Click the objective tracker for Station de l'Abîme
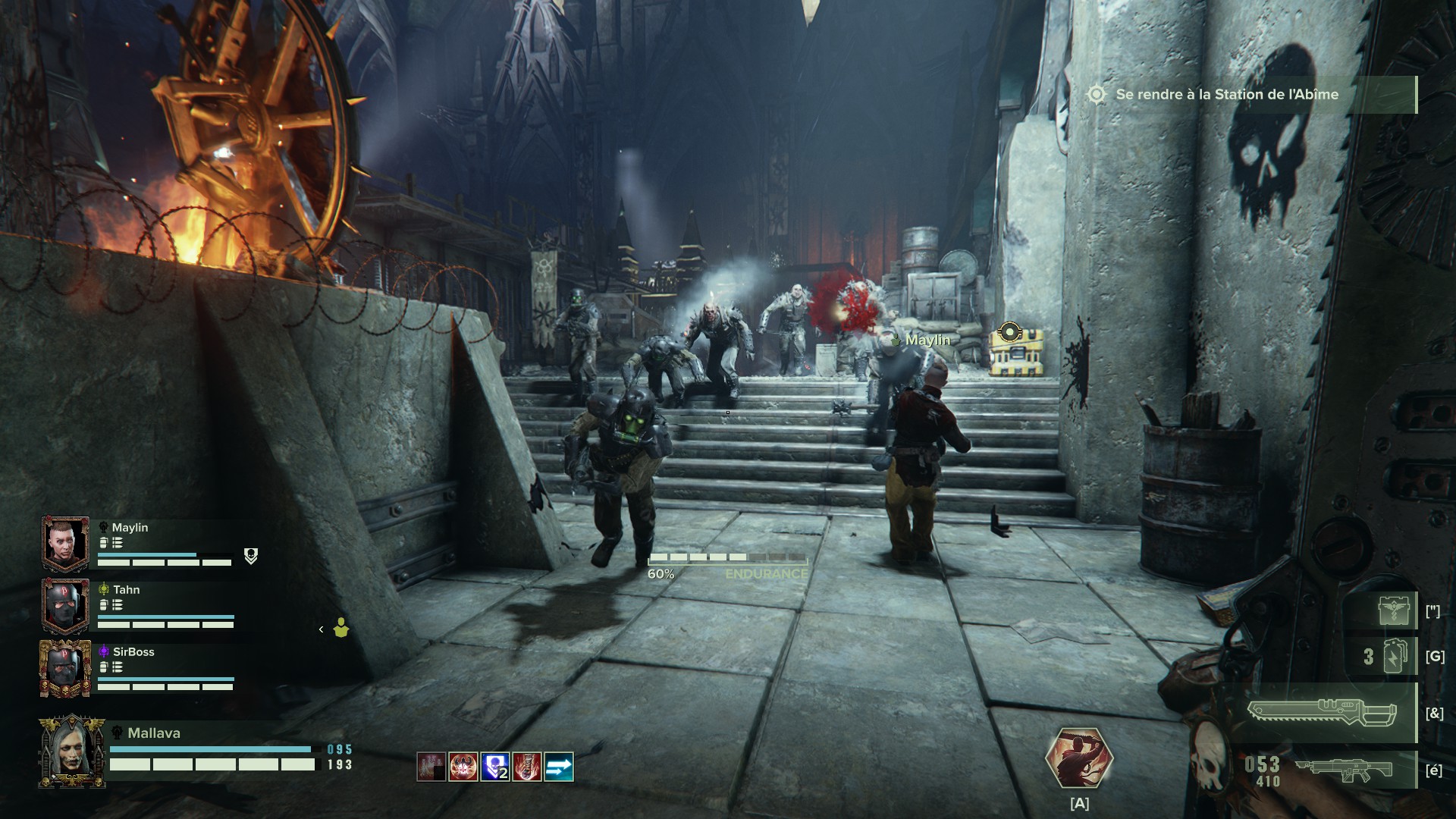The height and width of the screenshot is (819, 1456). tap(1226, 95)
